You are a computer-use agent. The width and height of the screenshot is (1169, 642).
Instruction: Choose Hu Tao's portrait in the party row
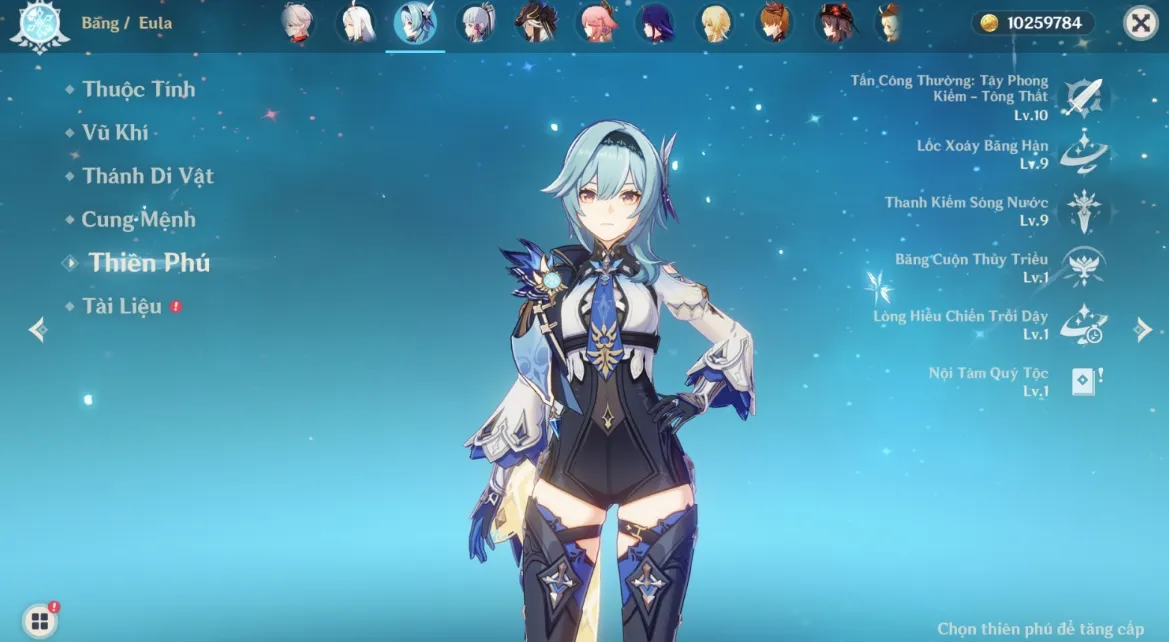click(x=835, y=23)
